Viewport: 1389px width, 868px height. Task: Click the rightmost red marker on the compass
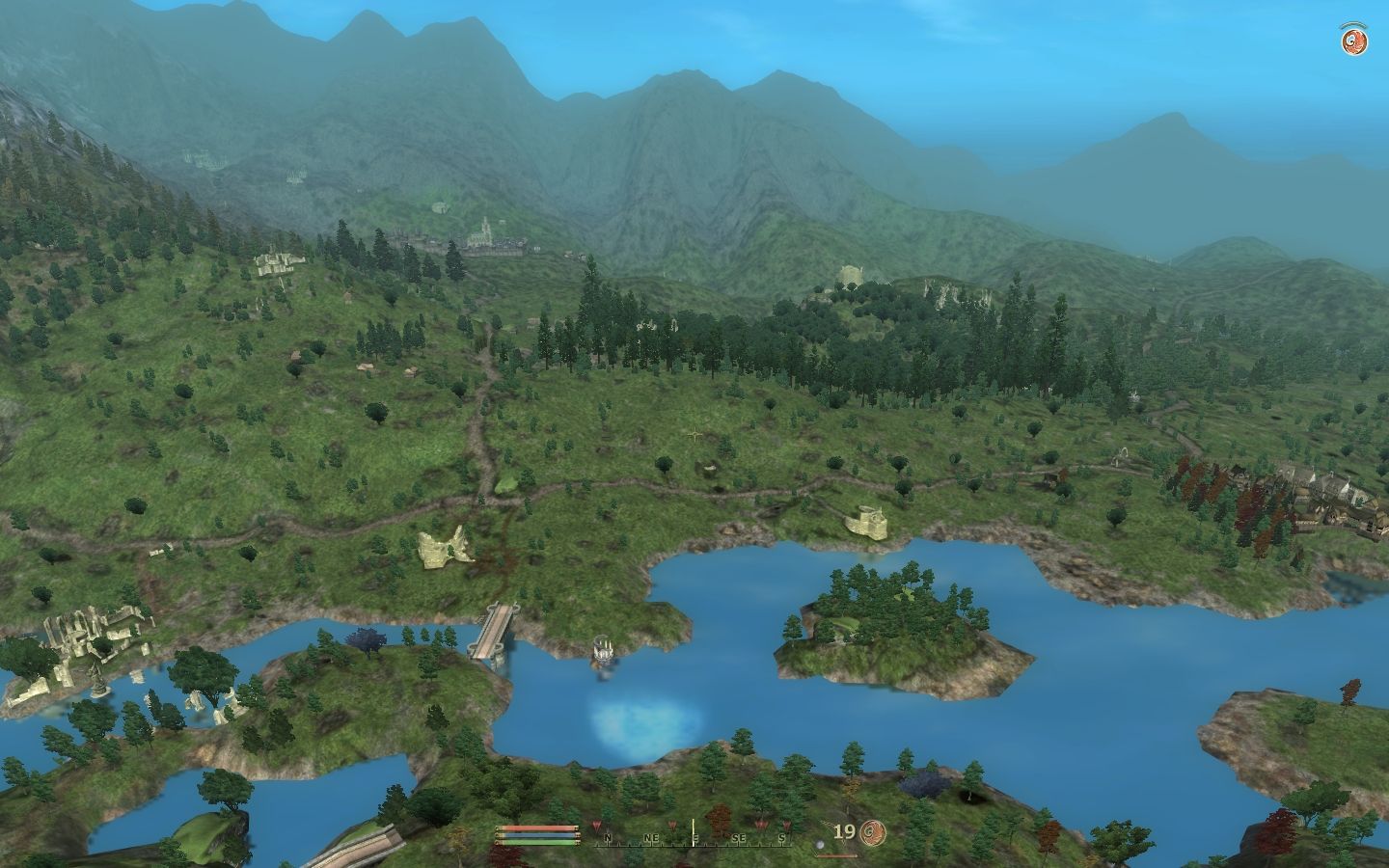point(787,827)
